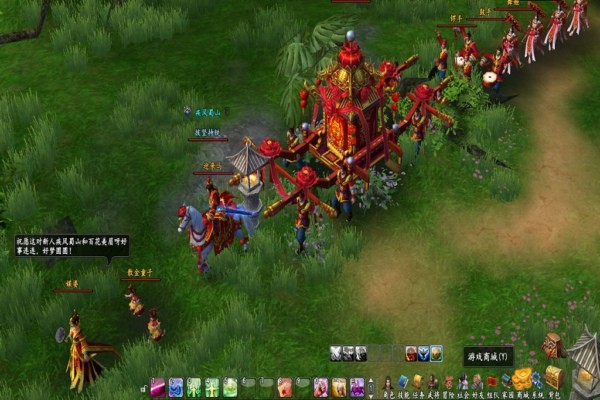Open the 社会 social menu

click(463, 383)
